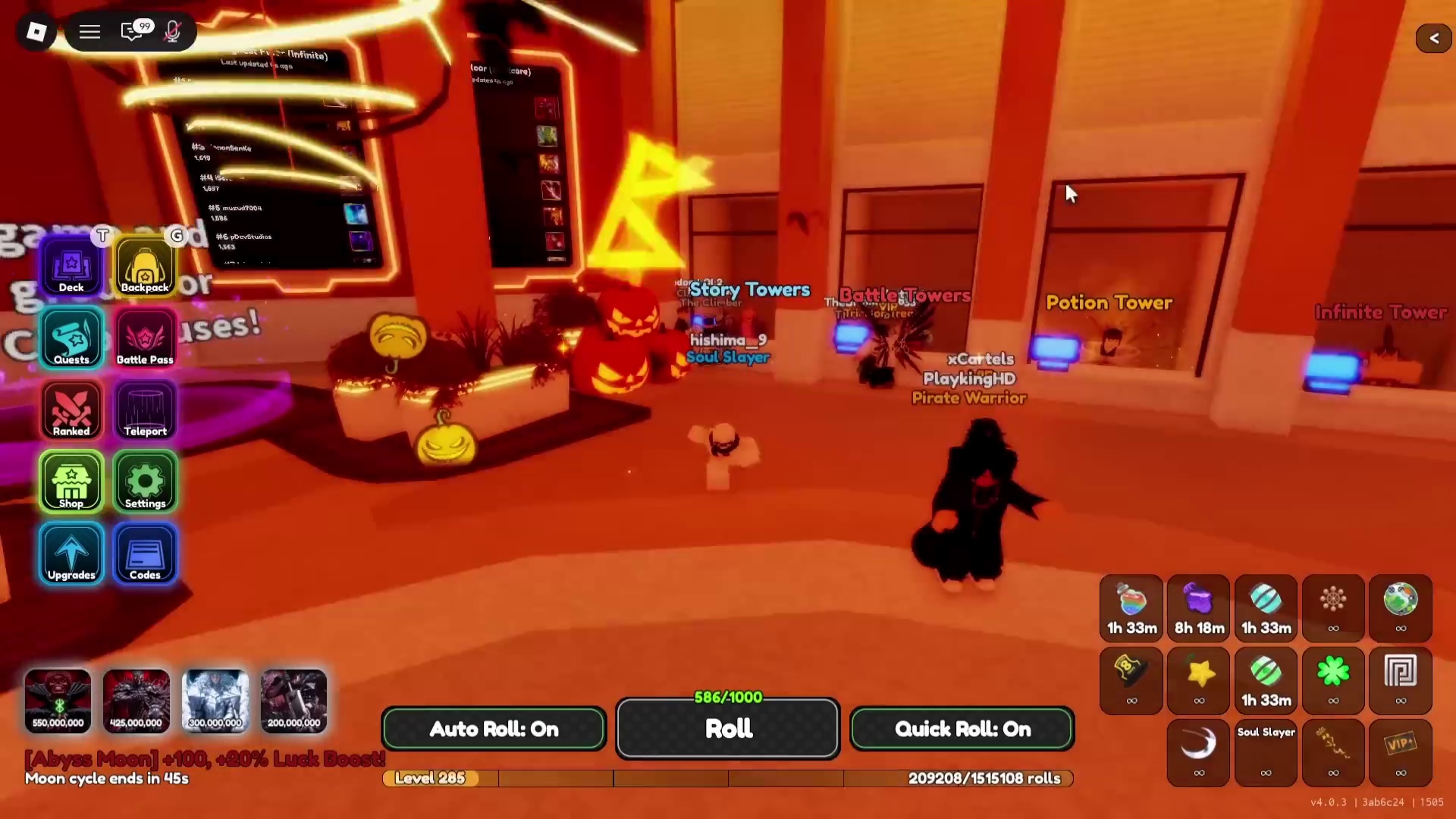Click the Soul Slayer boost slot

click(x=1266, y=753)
